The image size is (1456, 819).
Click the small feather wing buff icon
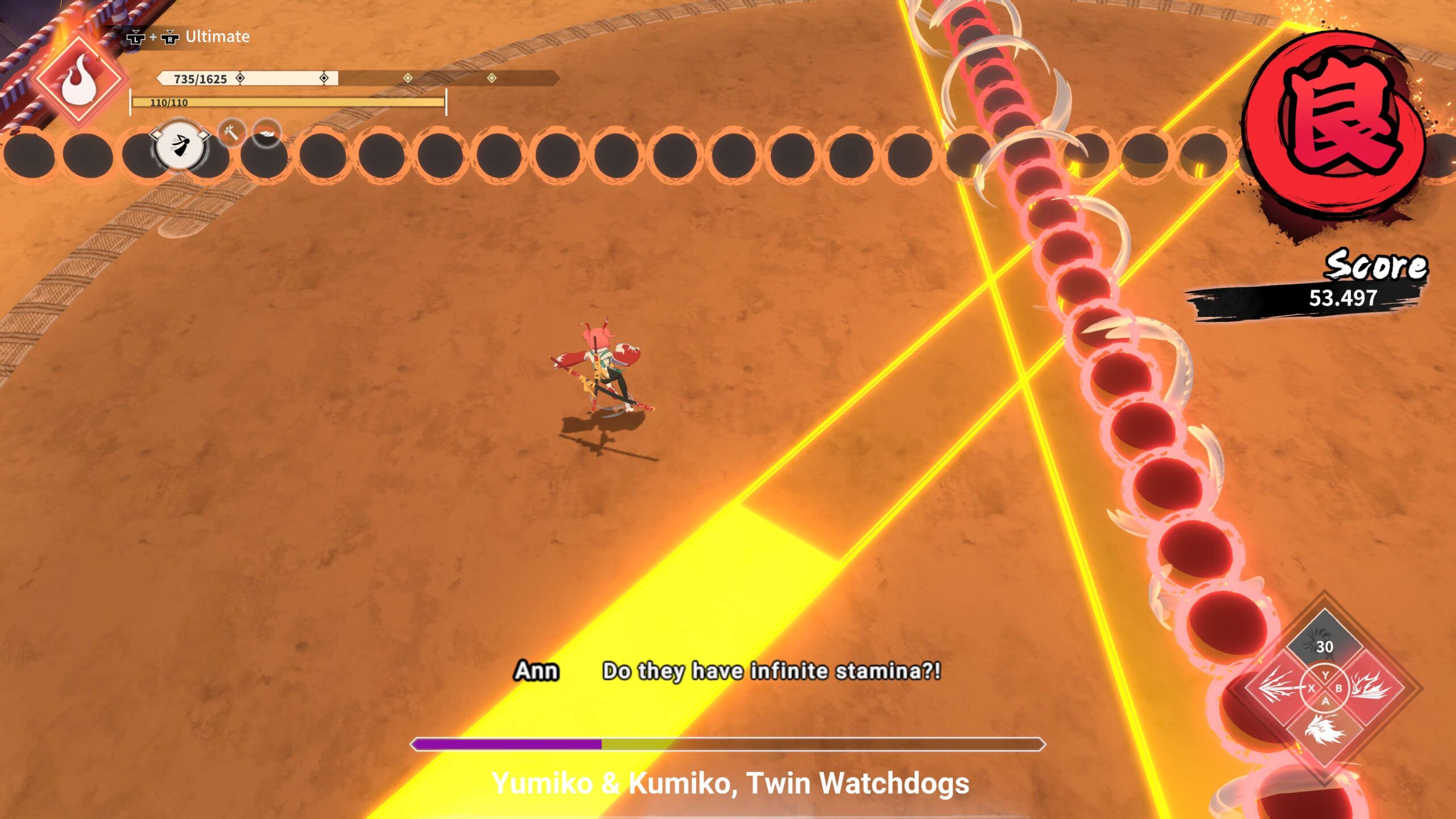coord(266,133)
